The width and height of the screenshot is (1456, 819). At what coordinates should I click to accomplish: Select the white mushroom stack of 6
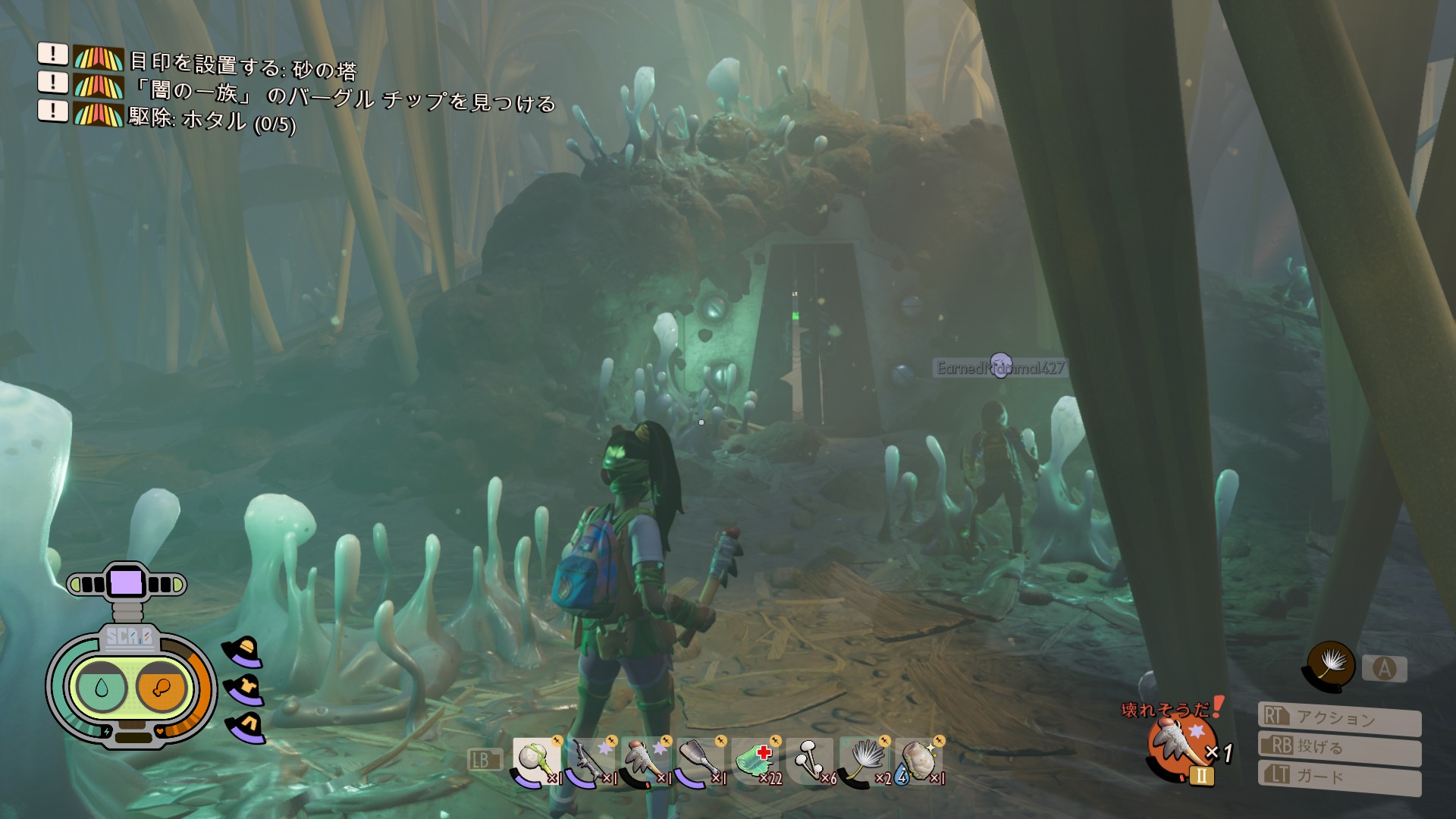pyautogui.click(x=810, y=761)
